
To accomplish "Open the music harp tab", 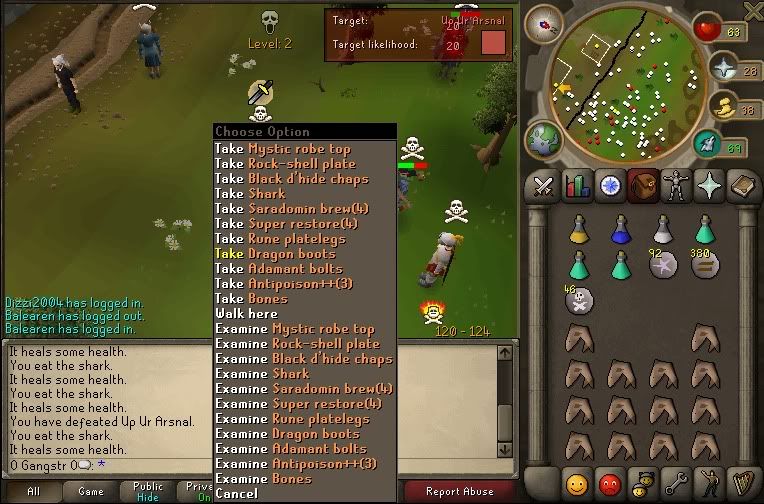I will point(743,483).
